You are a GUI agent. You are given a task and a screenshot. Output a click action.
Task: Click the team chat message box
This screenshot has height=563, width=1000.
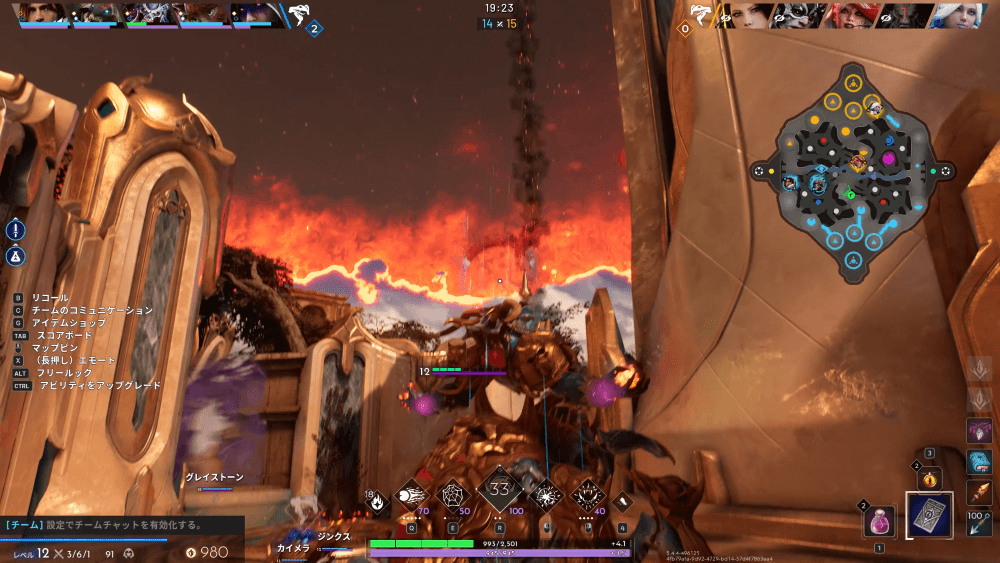click(x=122, y=524)
